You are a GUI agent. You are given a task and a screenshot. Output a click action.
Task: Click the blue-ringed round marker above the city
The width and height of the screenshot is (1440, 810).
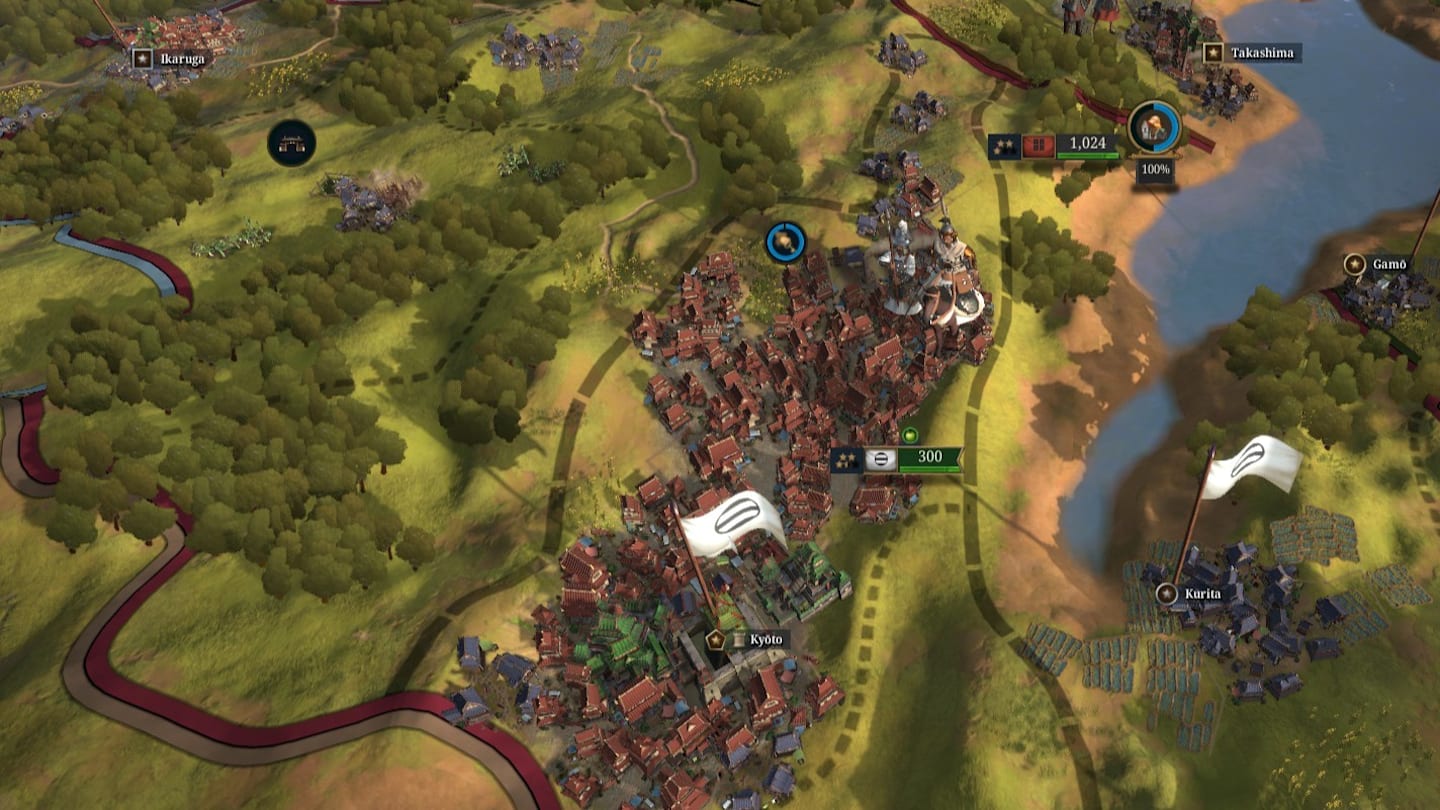pos(786,242)
